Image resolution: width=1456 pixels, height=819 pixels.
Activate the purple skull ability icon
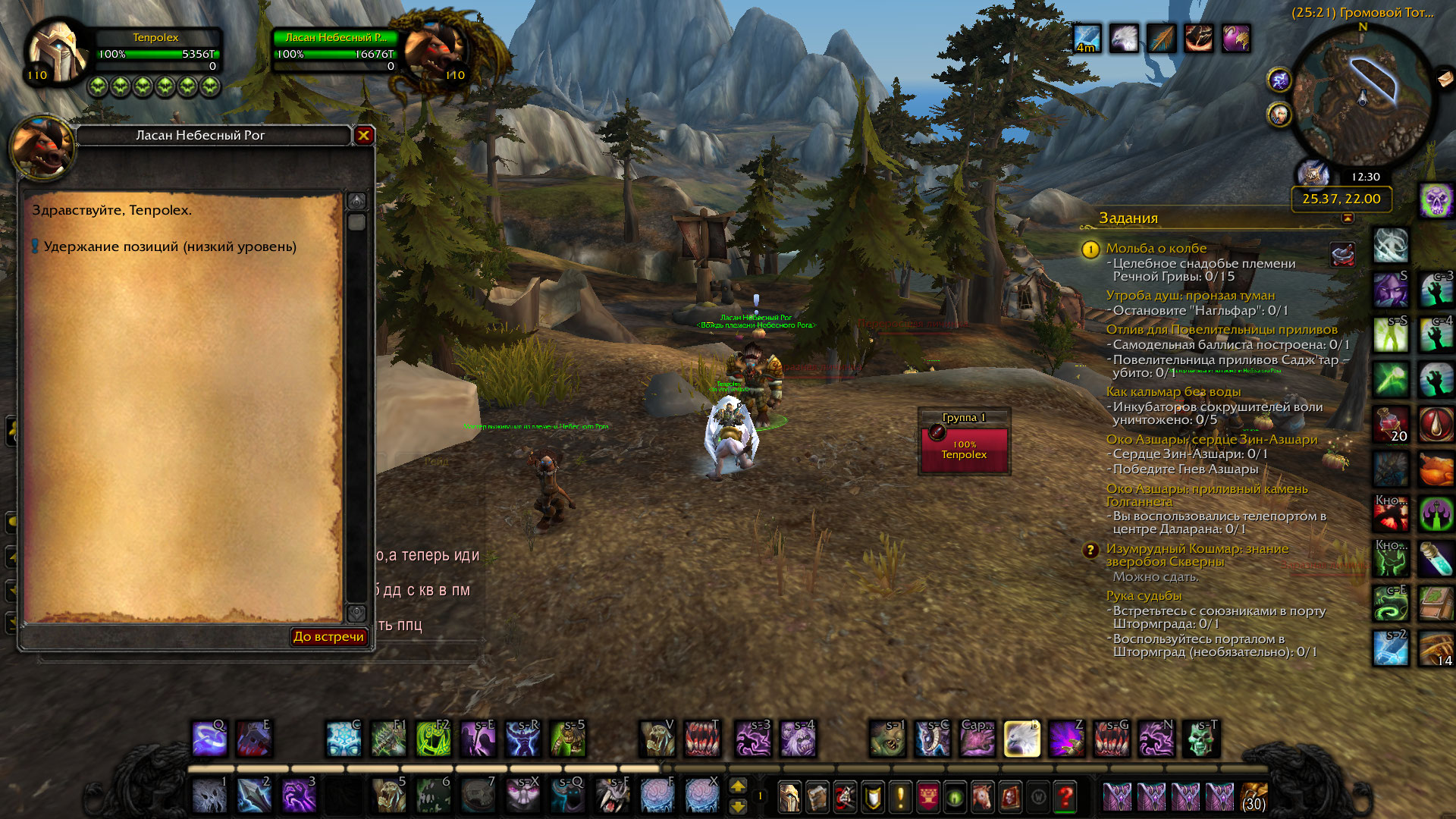[x=1436, y=201]
